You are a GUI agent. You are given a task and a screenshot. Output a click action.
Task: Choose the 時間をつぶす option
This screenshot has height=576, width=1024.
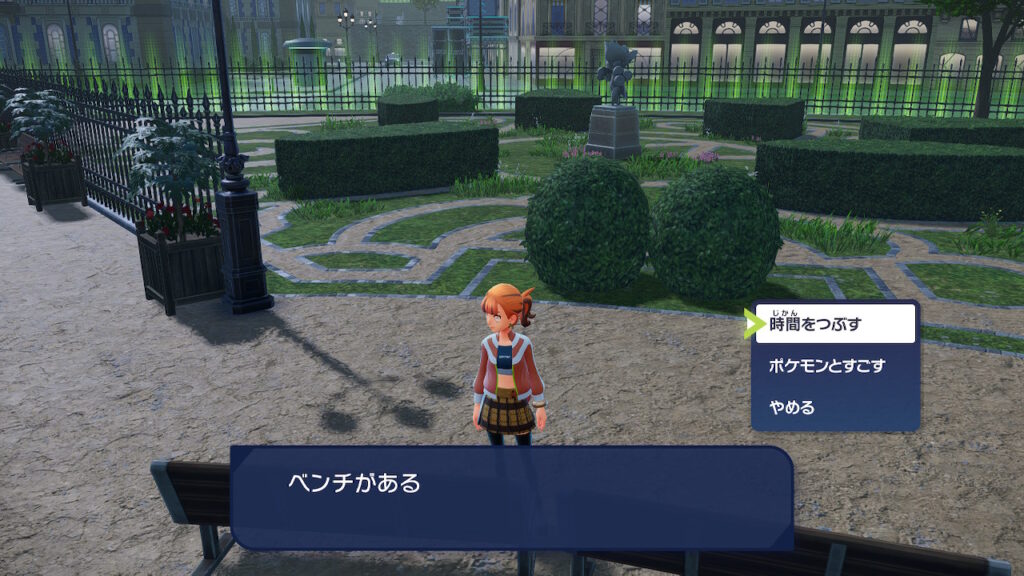coord(835,324)
